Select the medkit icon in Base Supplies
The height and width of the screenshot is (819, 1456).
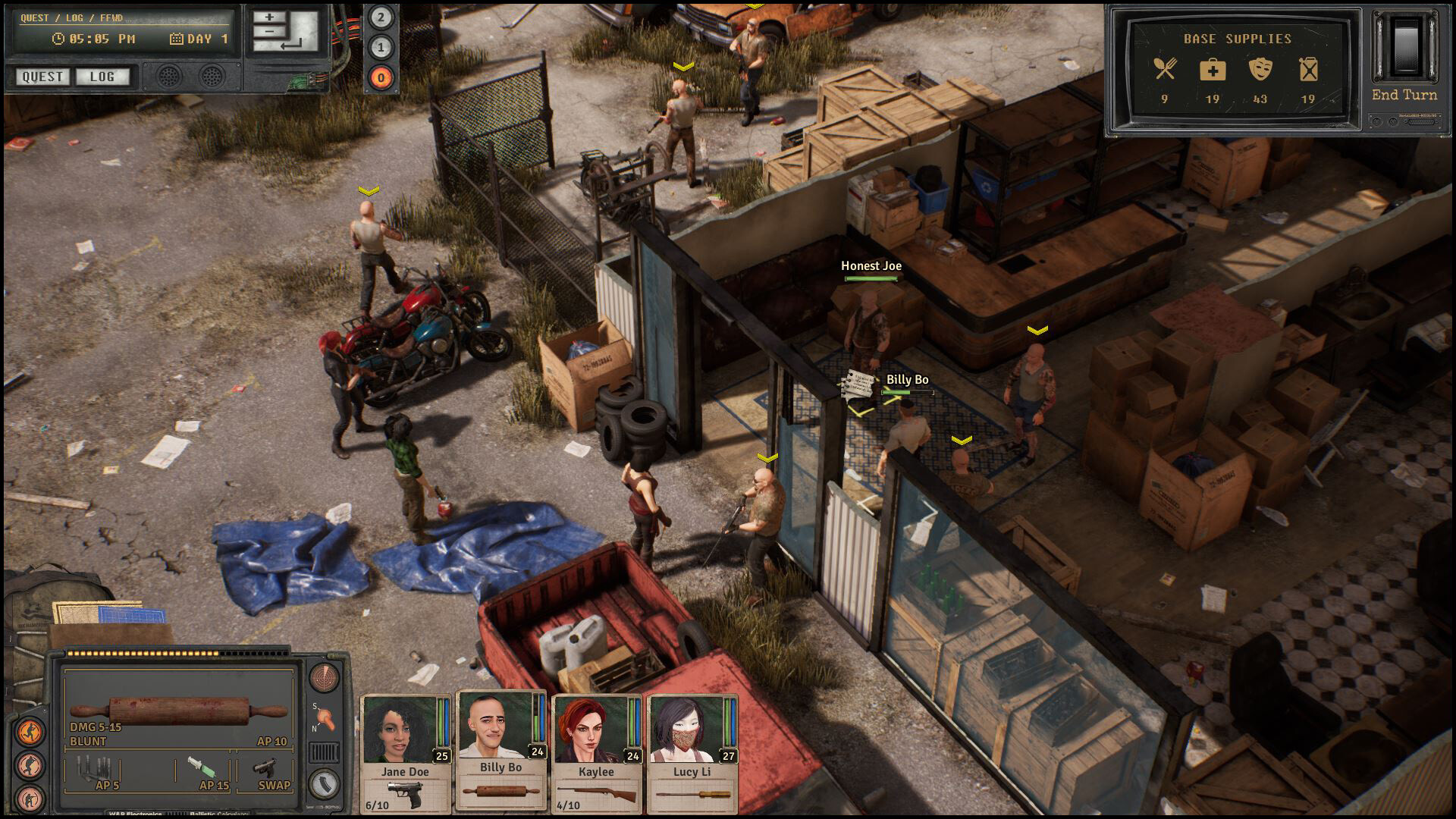[x=1212, y=68]
